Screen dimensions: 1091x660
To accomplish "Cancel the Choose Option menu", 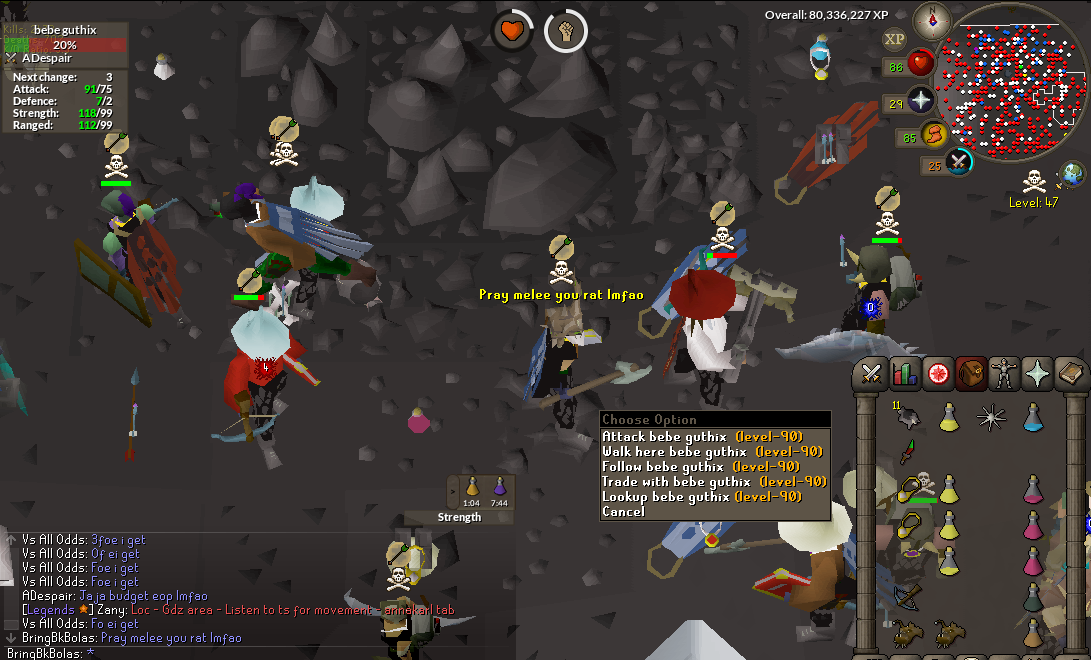I will click(623, 512).
